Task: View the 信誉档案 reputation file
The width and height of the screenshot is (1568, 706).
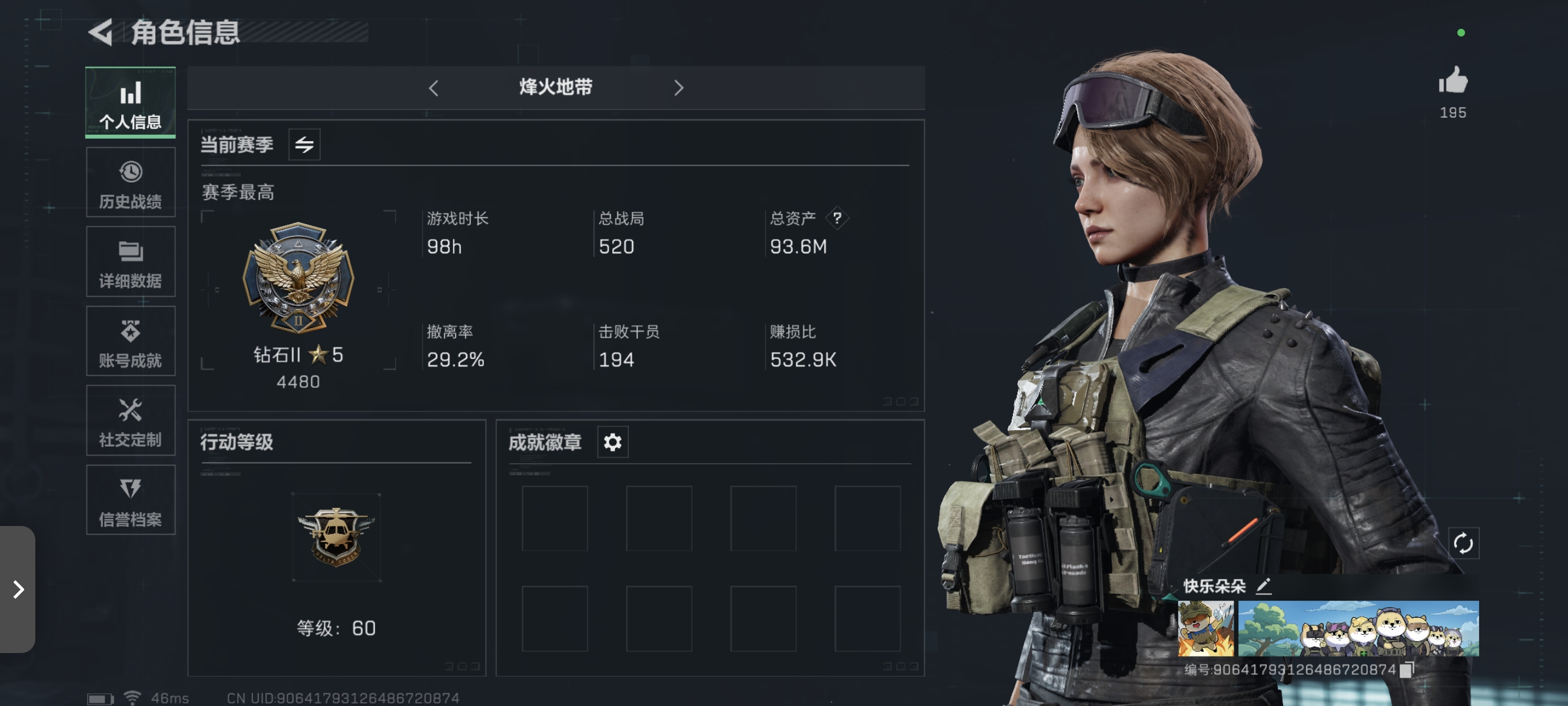Action: [x=129, y=499]
